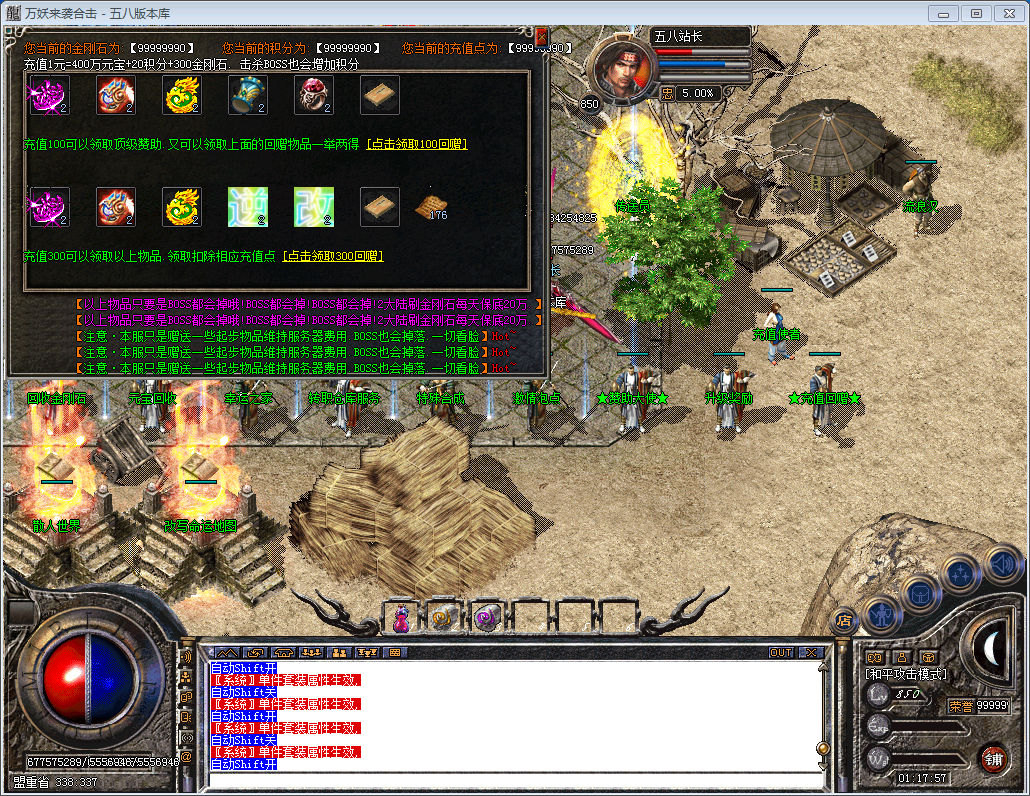
Task: Claim the 300 recharge gift link
Action: 332,256
